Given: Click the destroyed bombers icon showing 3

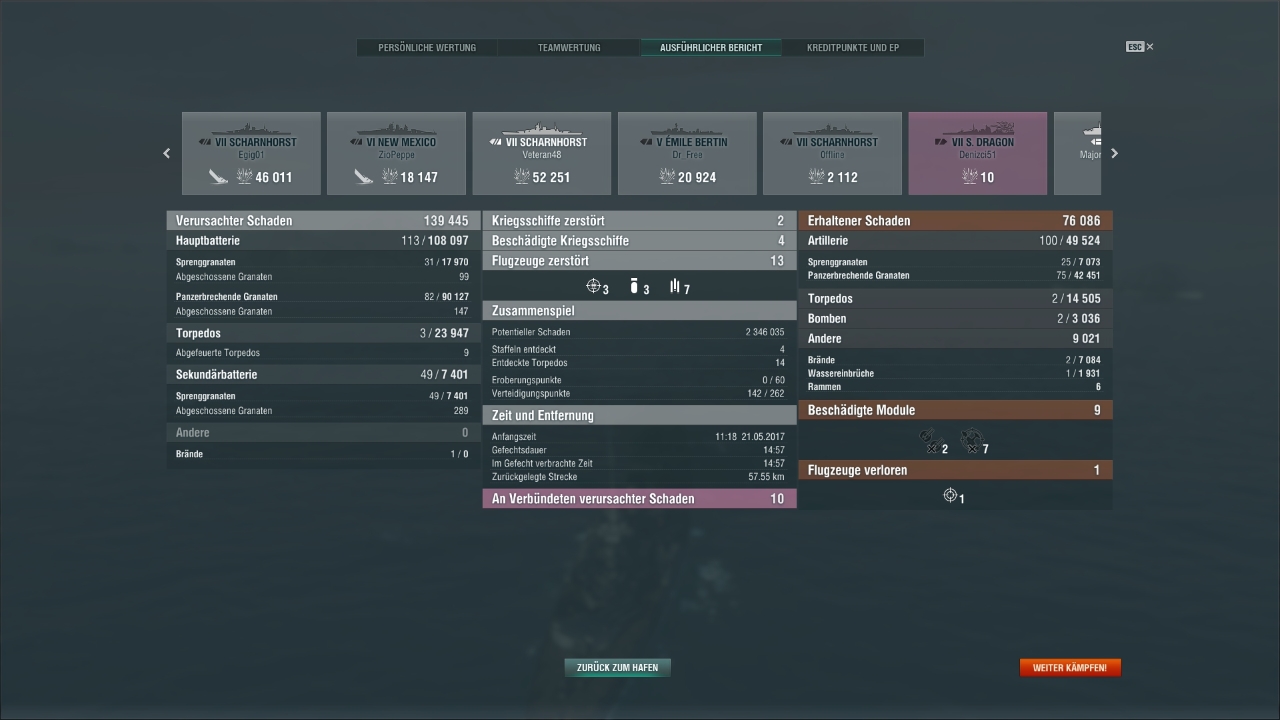Looking at the screenshot, I should [x=634, y=286].
